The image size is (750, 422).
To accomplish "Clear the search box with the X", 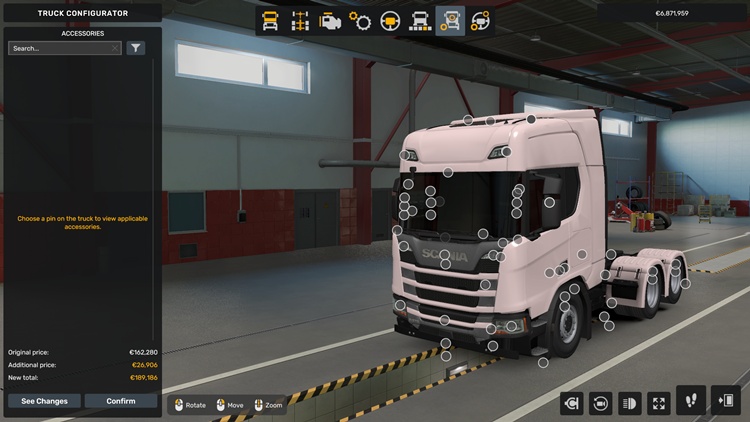I will (115, 48).
